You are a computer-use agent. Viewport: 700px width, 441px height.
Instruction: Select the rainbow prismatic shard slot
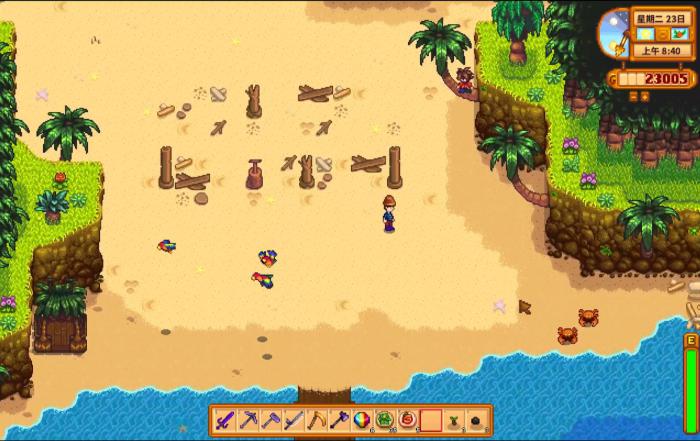(363, 420)
